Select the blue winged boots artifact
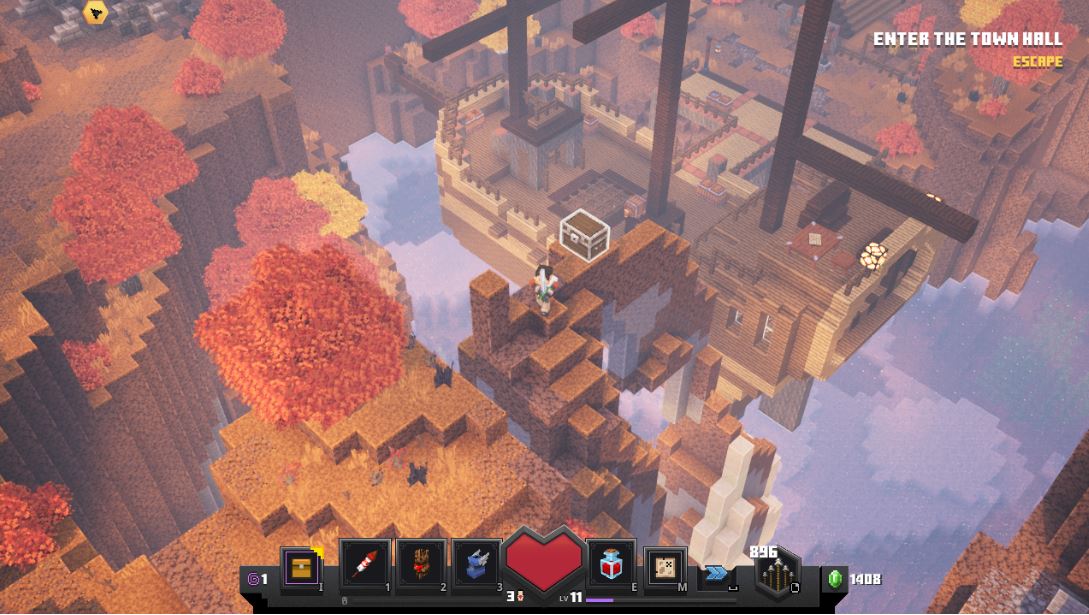The width and height of the screenshot is (1089, 615). pos(476,565)
